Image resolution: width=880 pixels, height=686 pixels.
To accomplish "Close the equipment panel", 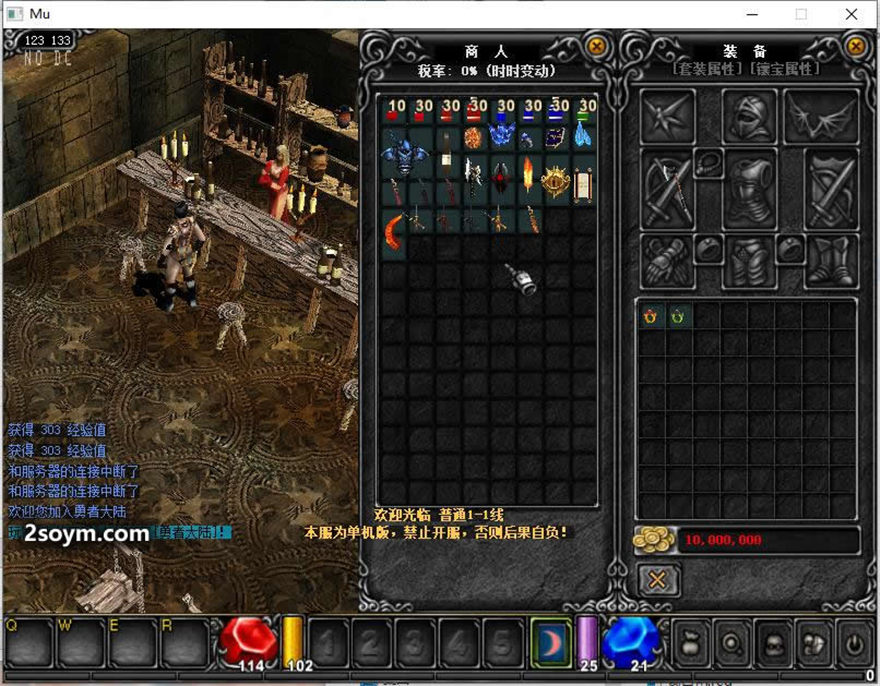I will 856,46.
